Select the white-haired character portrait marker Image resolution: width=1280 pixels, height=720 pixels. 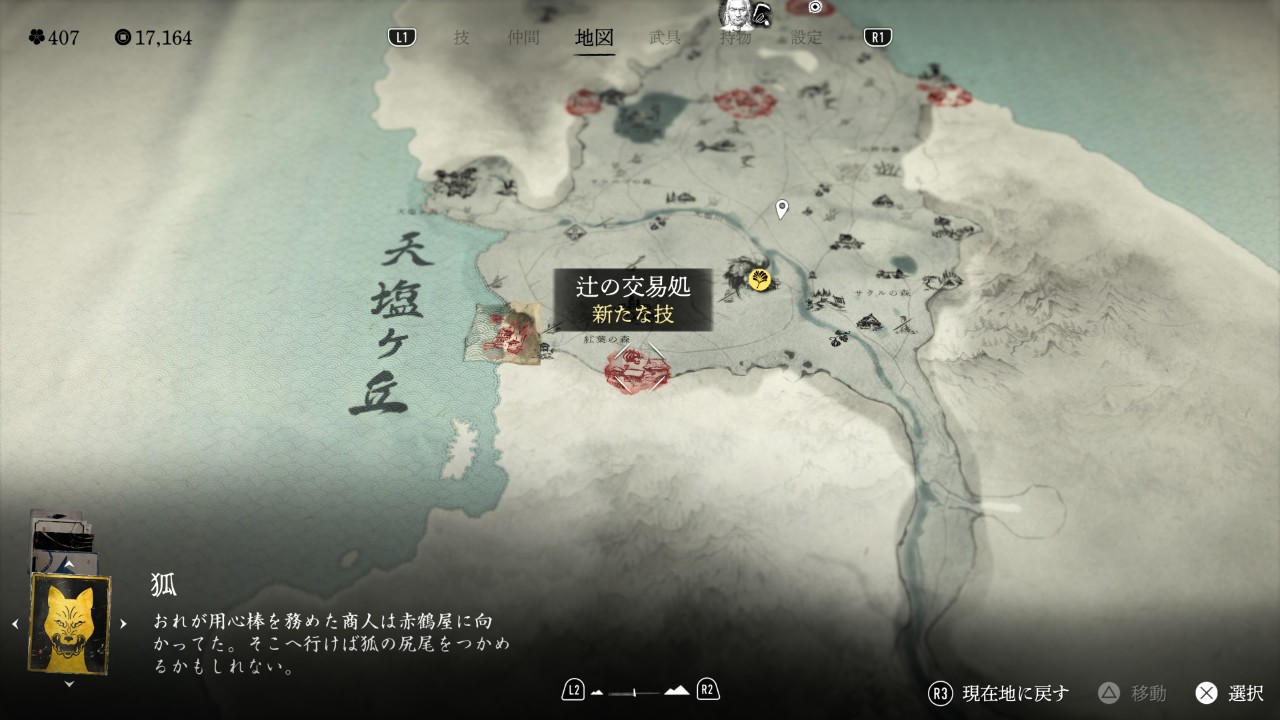click(x=737, y=13)
